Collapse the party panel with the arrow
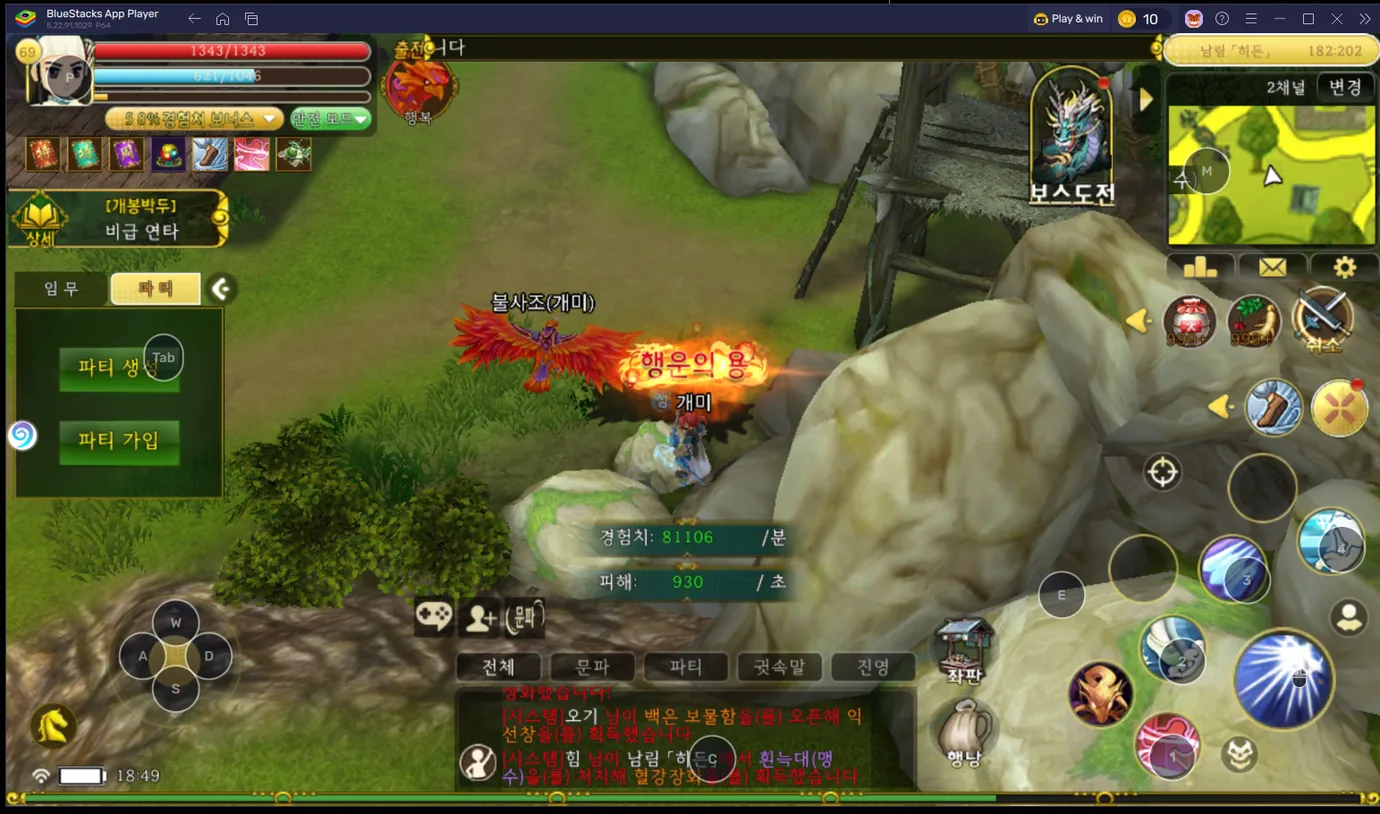This screenshot has width=1380, height=814. [x=221, y=289]
